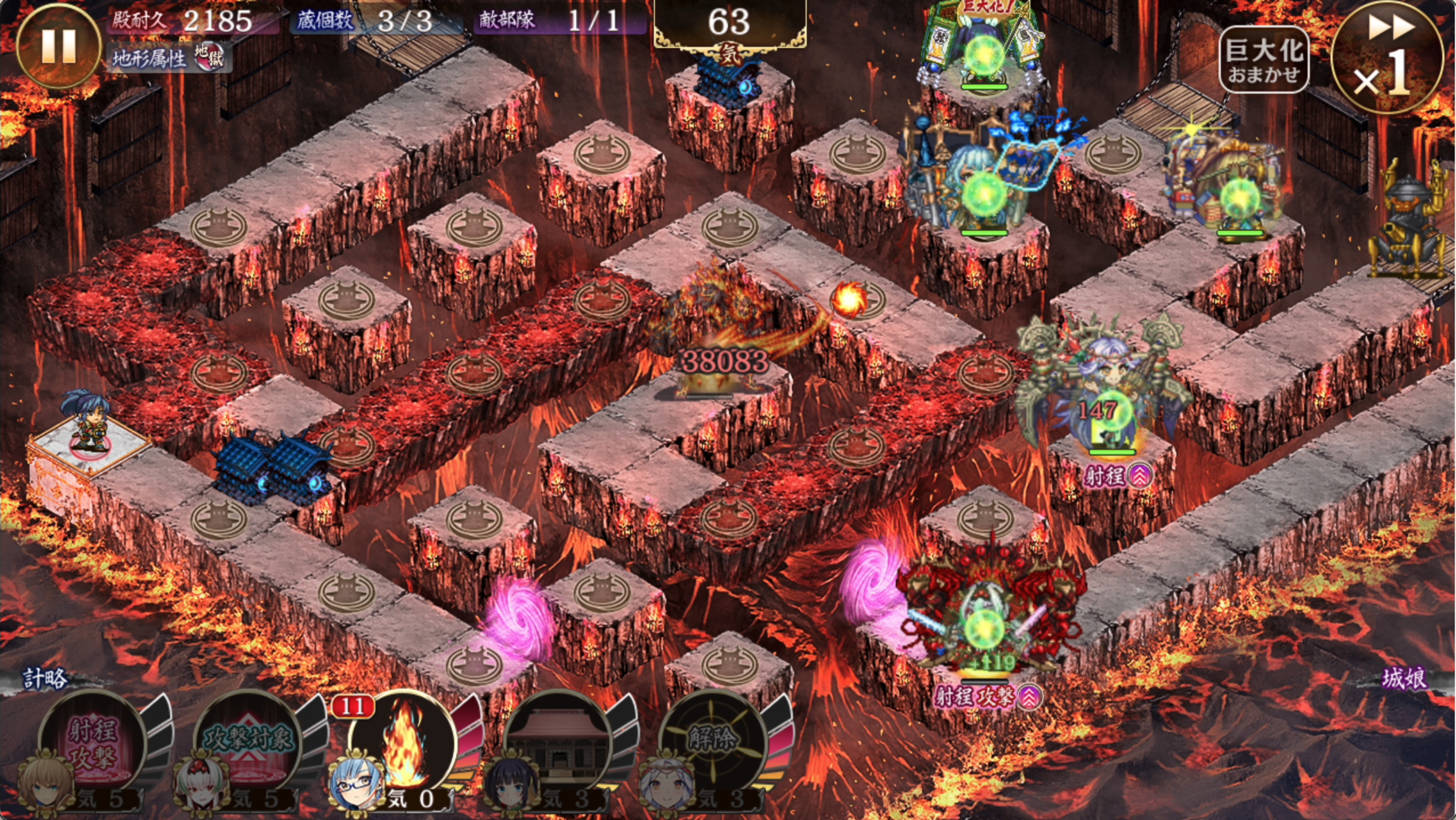
Task: Activate 巨大化おまかせ auto-enlarge button
Action: point(1263,60)
